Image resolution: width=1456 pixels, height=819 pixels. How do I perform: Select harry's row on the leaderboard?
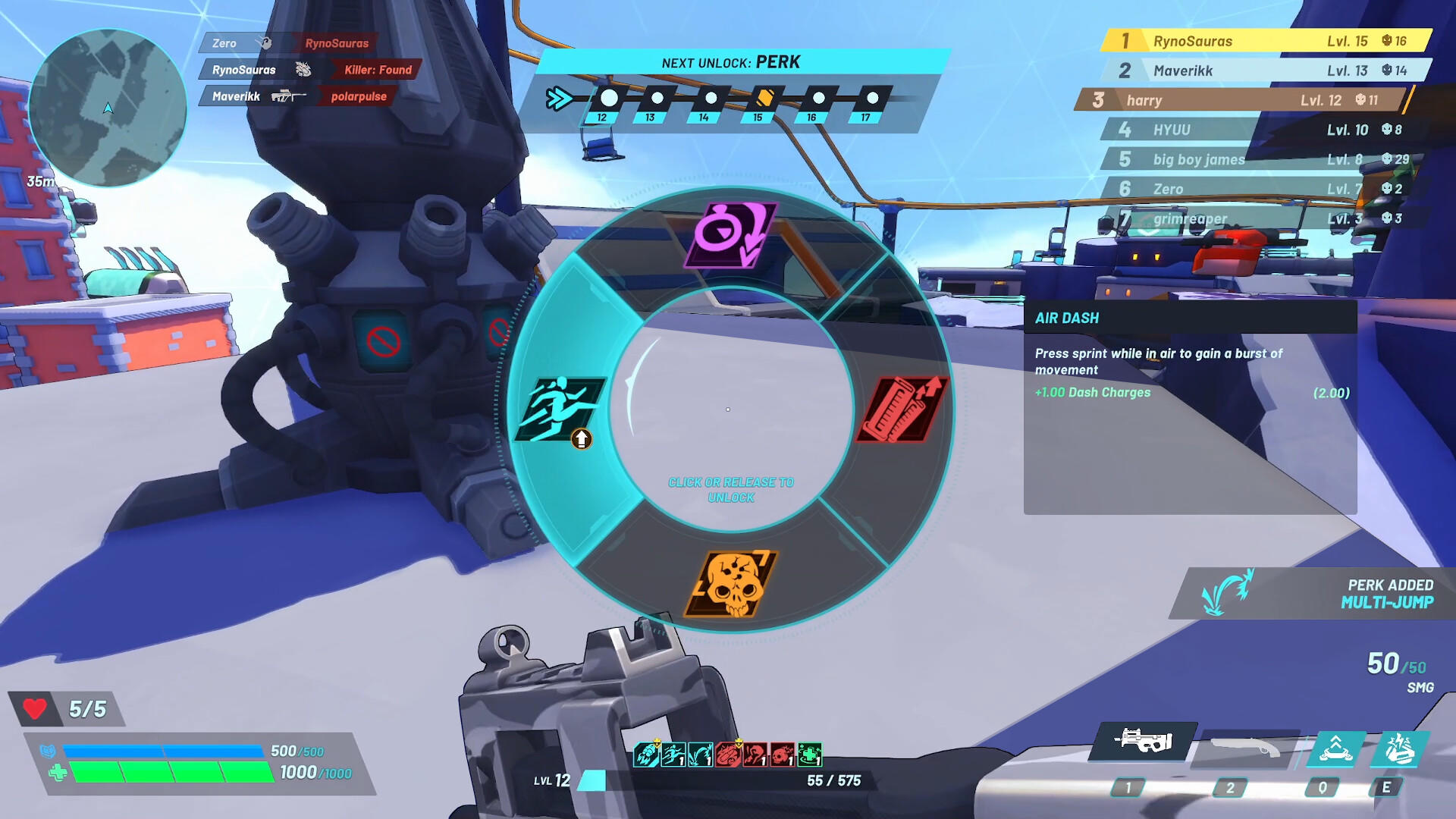click(1244, 99)
